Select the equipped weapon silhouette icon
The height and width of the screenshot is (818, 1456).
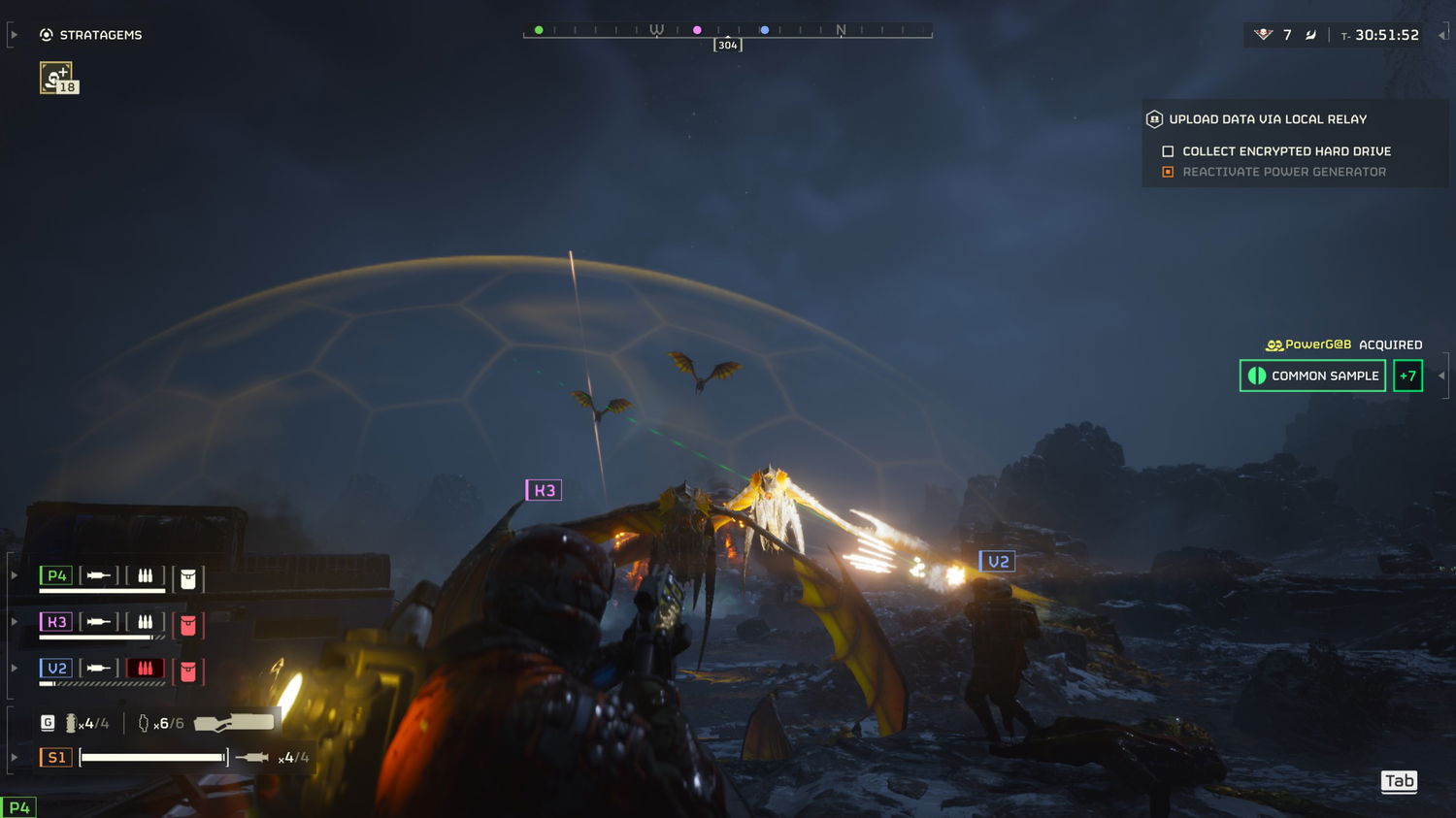[234, 722]
